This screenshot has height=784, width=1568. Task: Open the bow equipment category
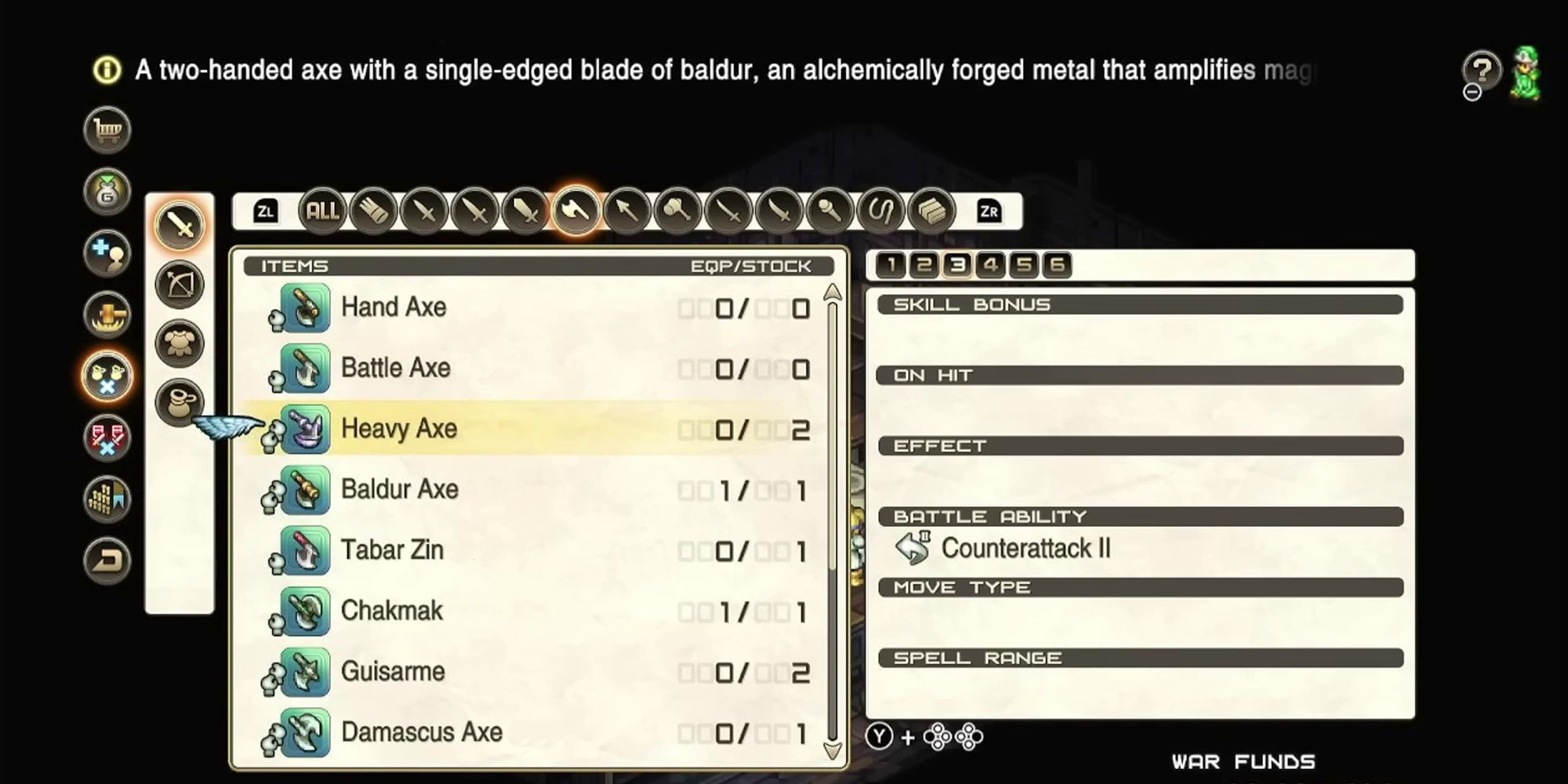(x=180, y=283)
